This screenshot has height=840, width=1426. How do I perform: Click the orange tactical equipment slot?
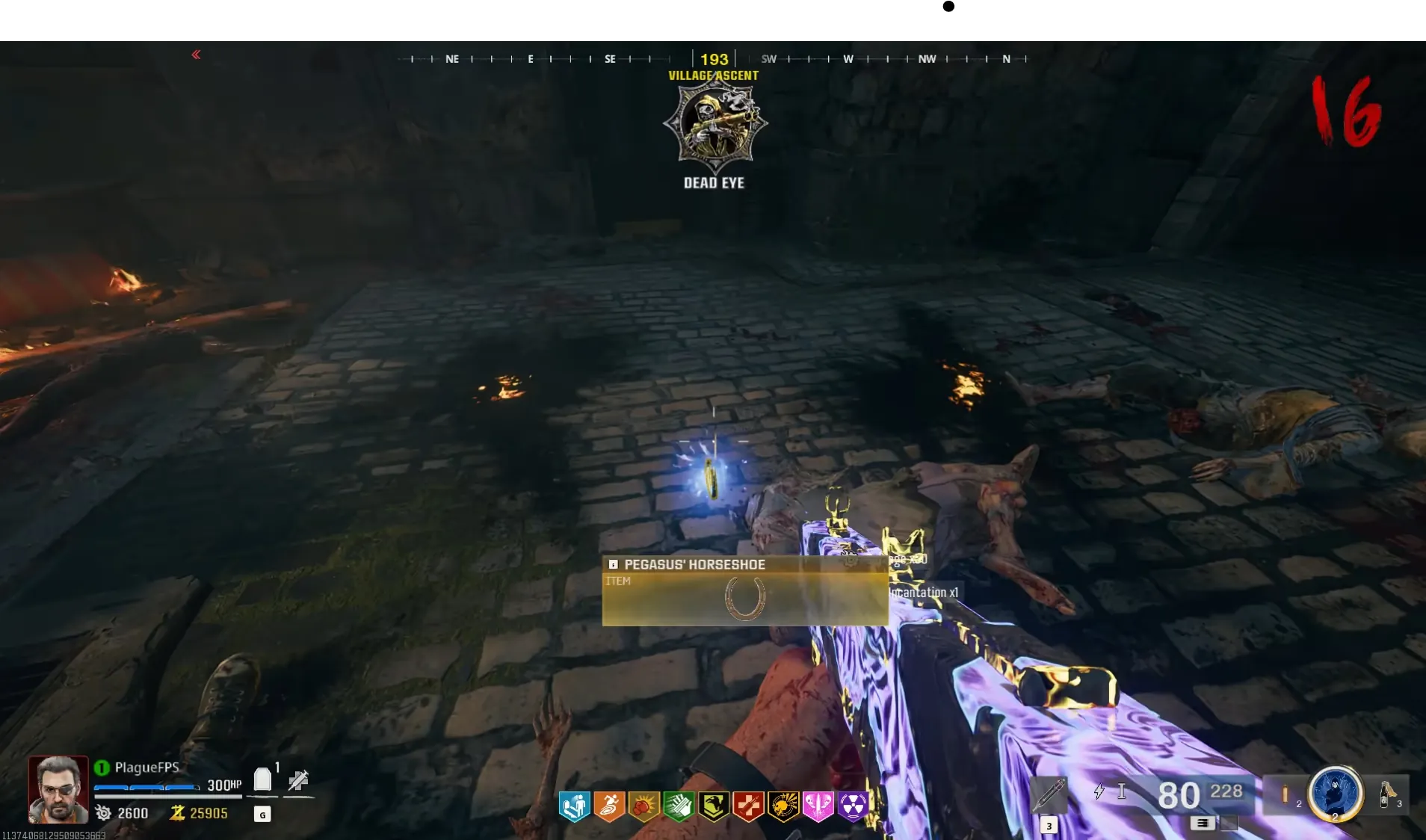tap(1285, 794)
